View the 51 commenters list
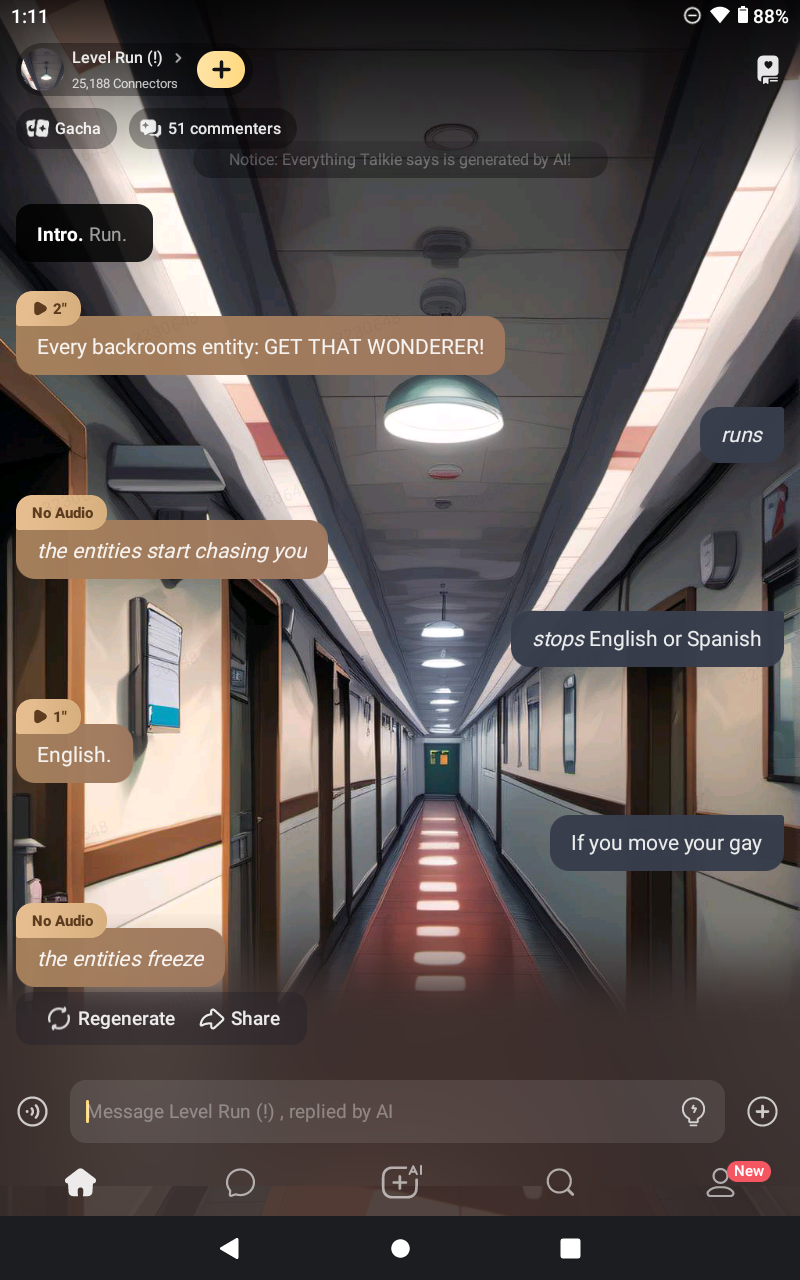The width and height of the screenshot is (800, 1280). (x=212, y=129)
